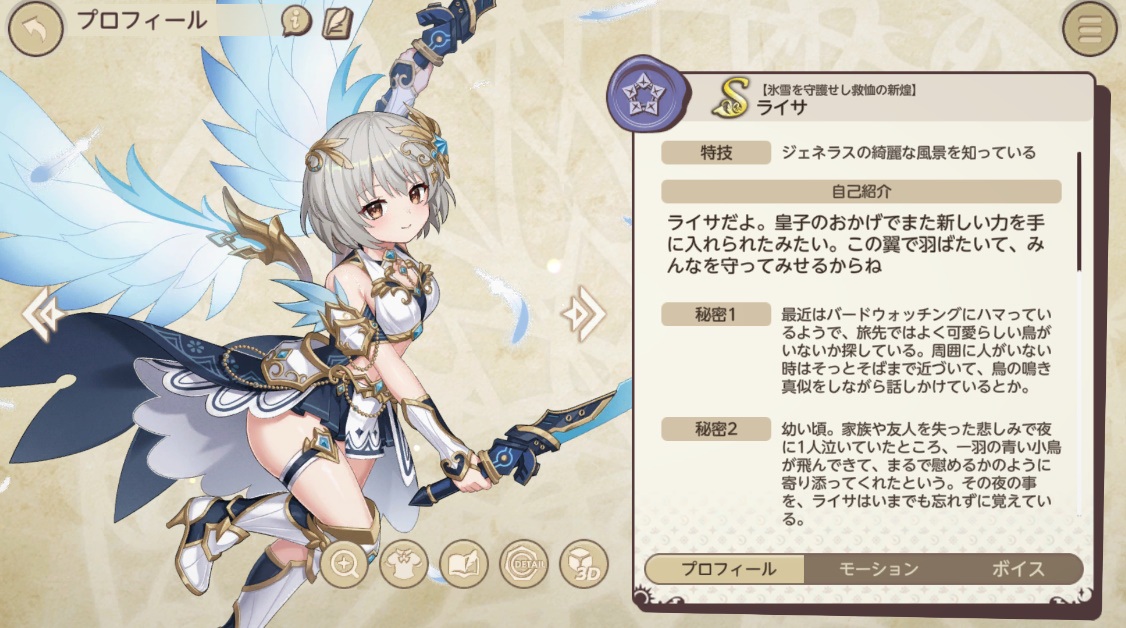The image size is (1126, 628).
Task: Click the DETAIL button
Action: click(524, 566)
